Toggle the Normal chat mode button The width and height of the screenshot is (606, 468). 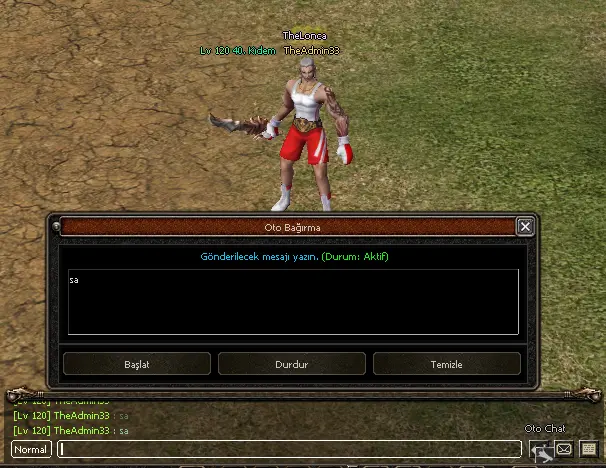point(31,450)
